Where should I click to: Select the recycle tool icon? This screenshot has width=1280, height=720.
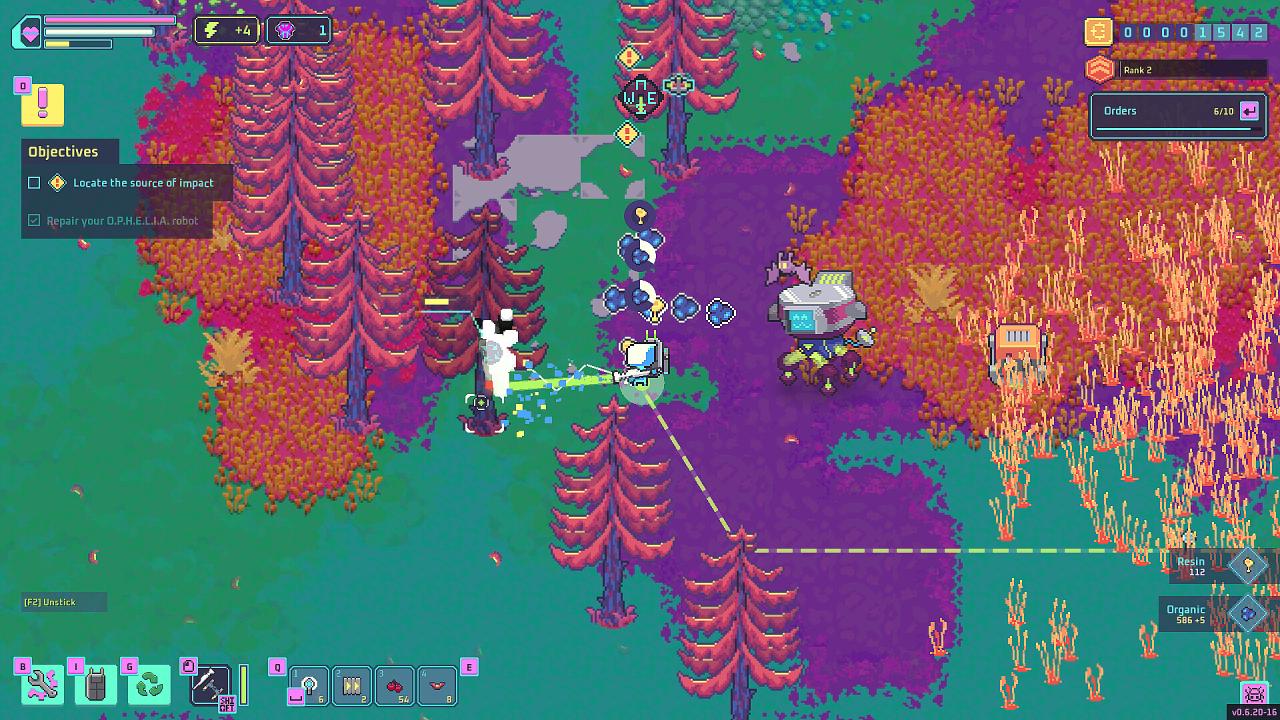pos(149,684)
